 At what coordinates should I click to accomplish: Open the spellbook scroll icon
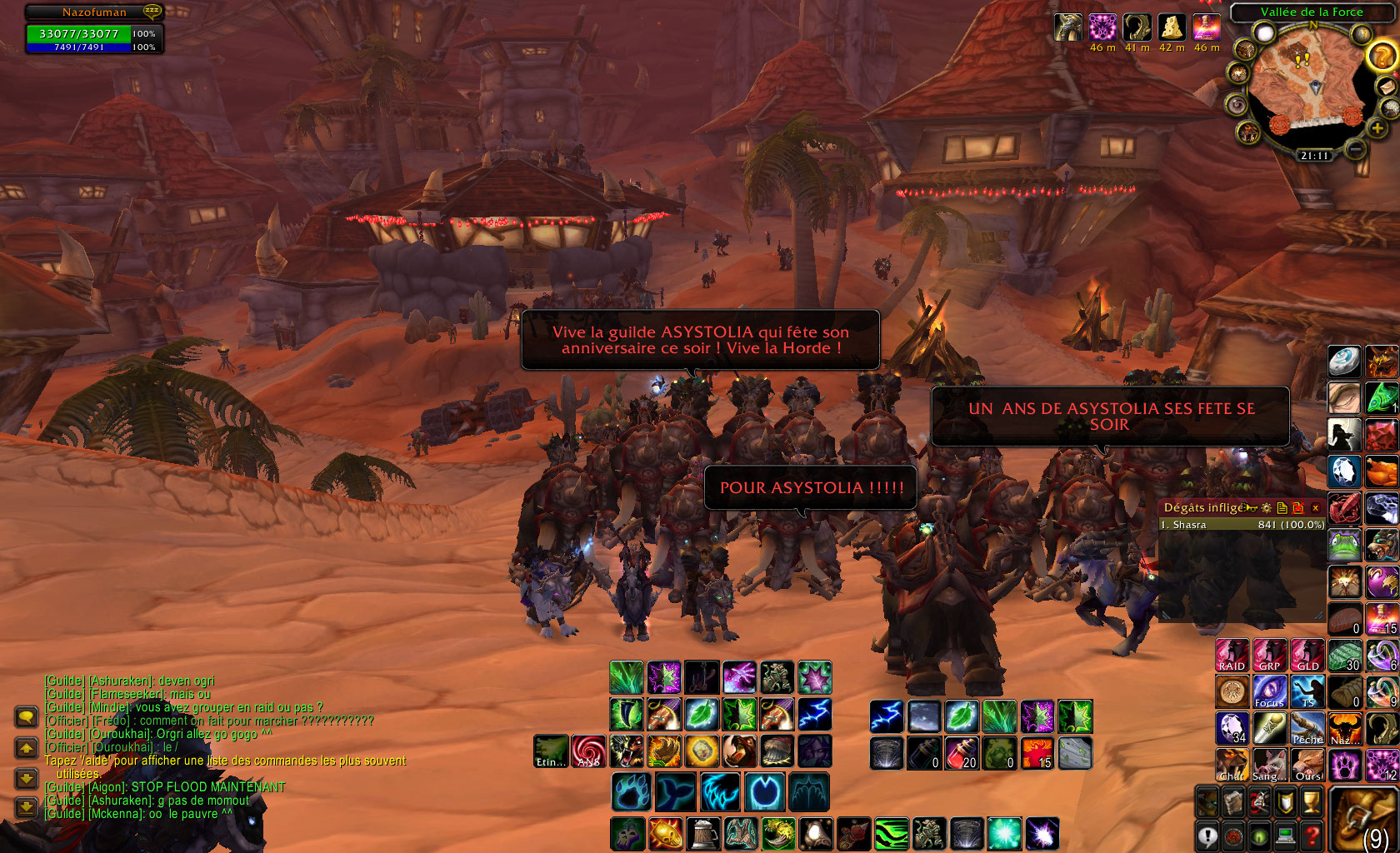(x=1232, y=803)
